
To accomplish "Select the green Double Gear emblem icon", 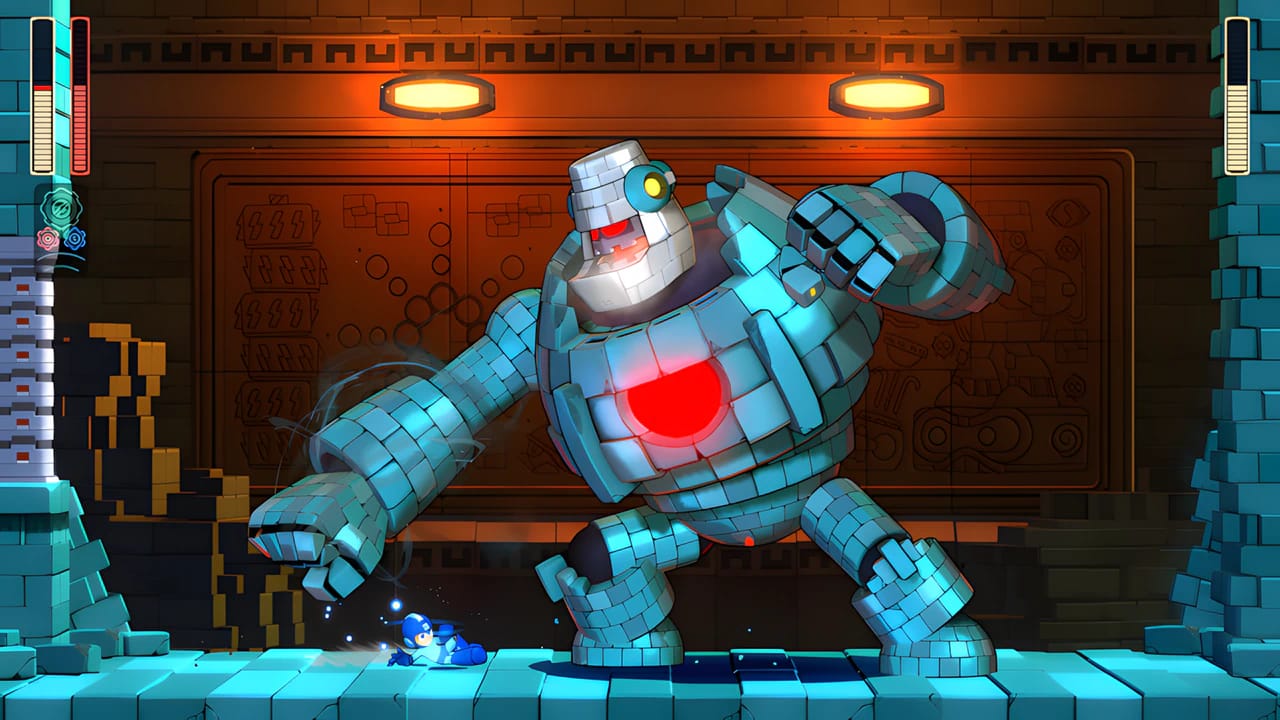I will pyautogui.click(x=60, y=205).
